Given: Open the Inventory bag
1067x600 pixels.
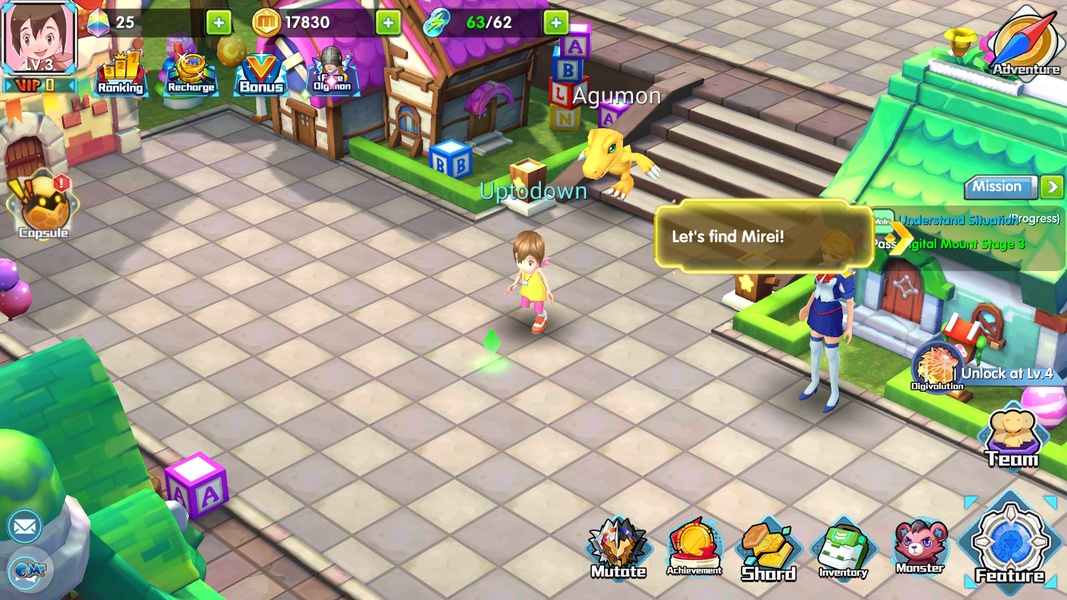Looking at the screenshot, I should coord(843,549).
